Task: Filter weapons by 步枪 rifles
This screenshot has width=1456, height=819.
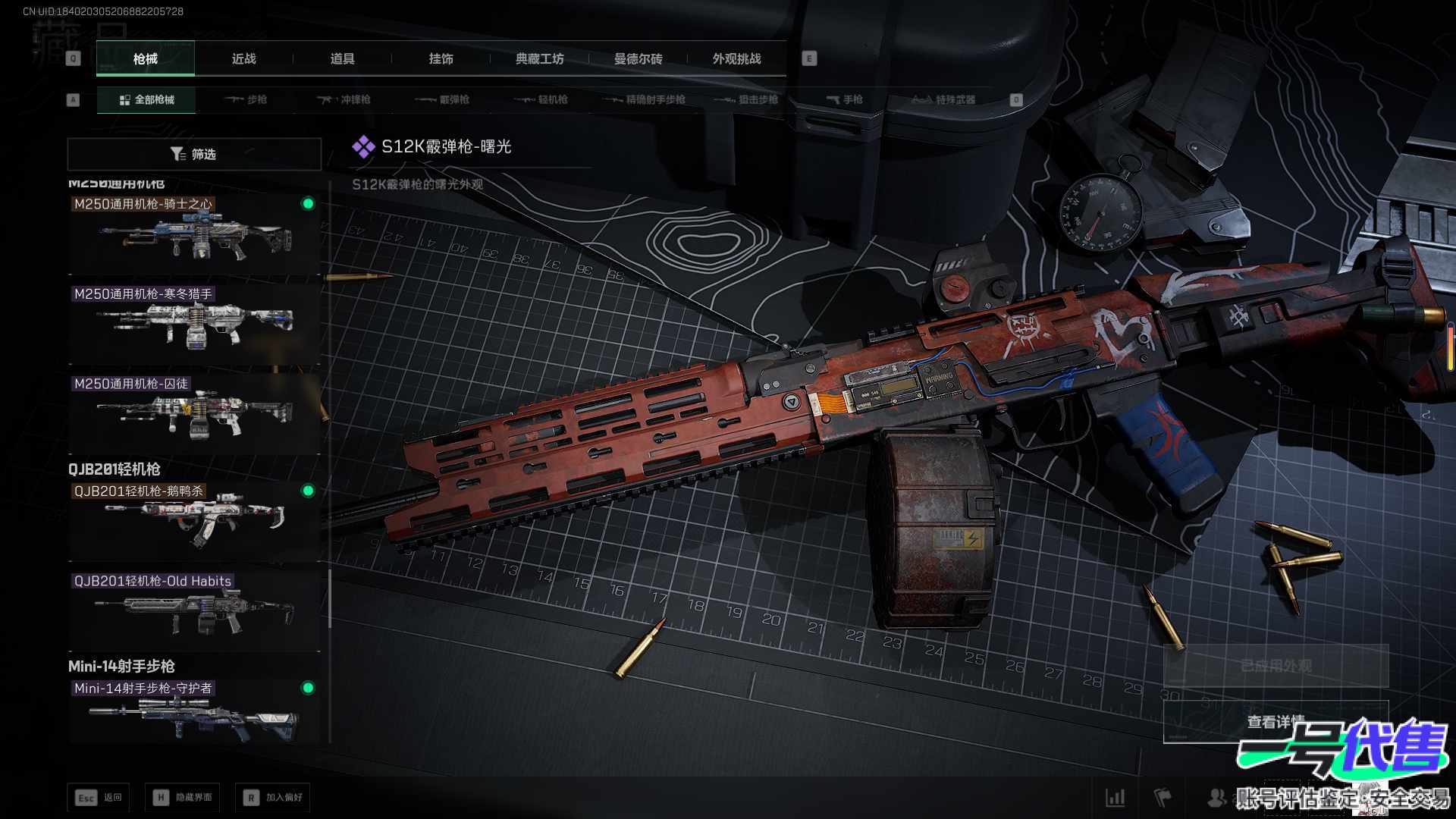Action: pos(246,99)
